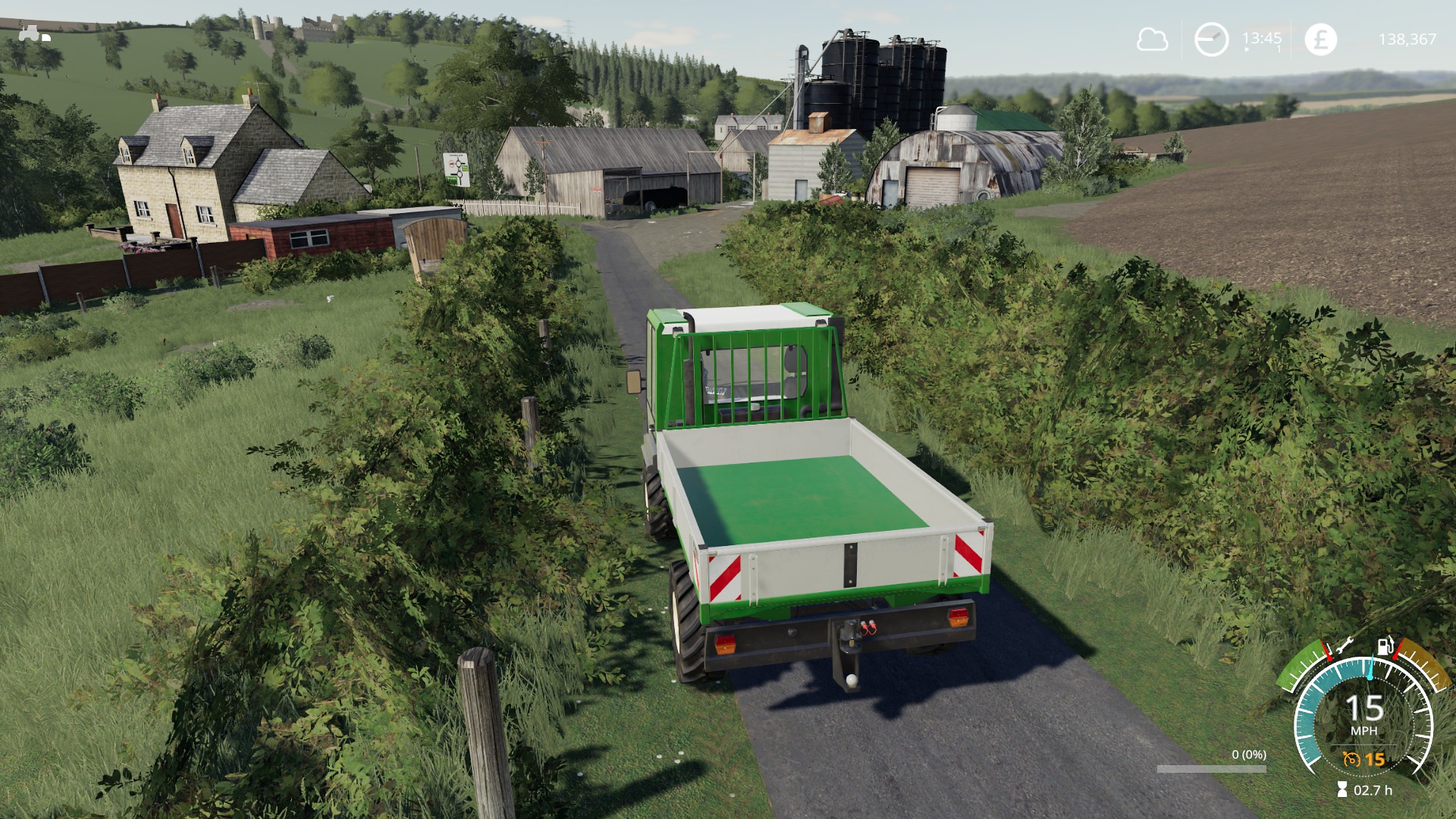Click the cloud weather icon
This screenshot has height=819, width=1456.
[x=1151, y=39]
